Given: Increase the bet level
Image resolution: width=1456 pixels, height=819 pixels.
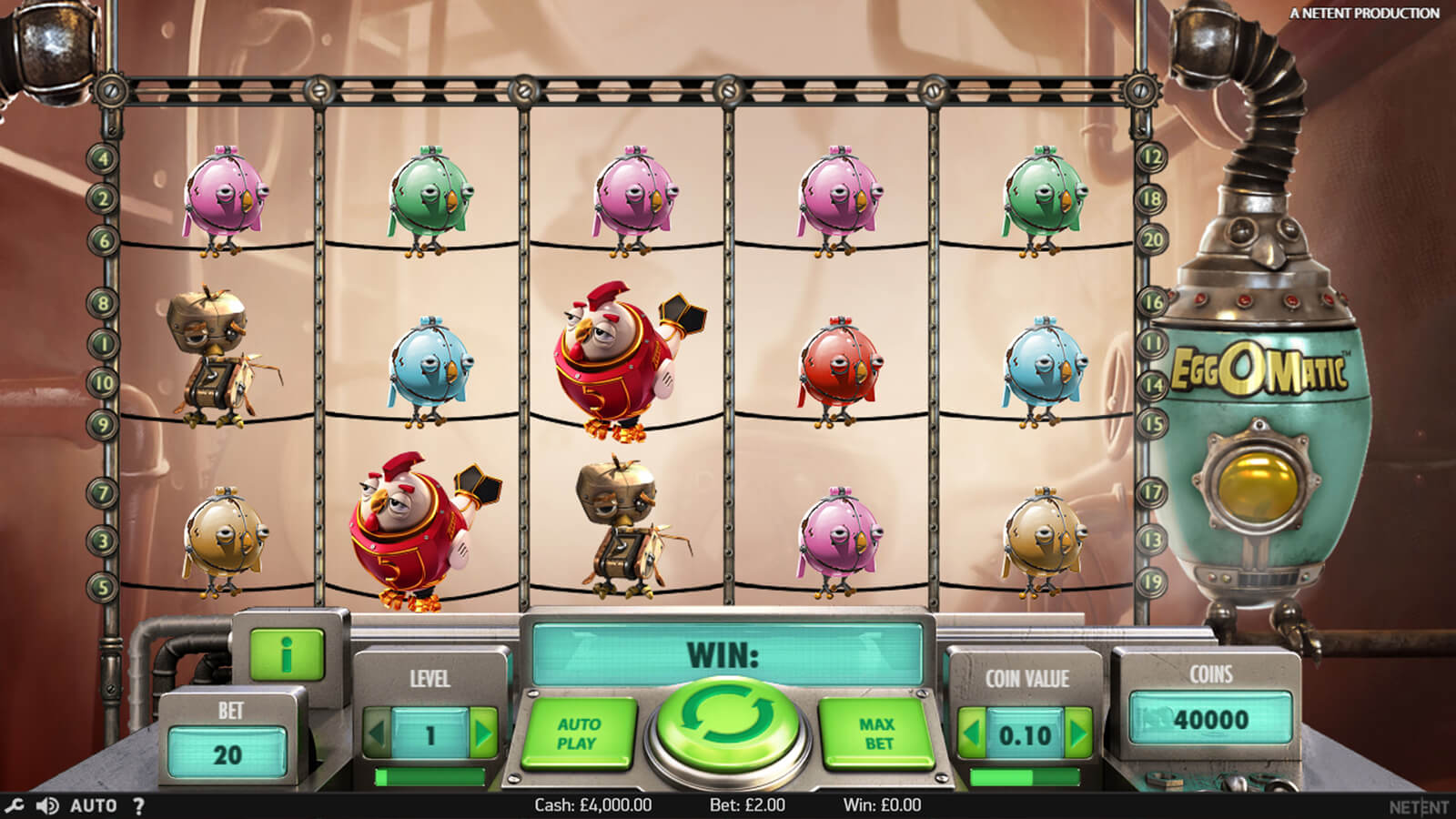Looking at the screenshot, I should (484, 733).
